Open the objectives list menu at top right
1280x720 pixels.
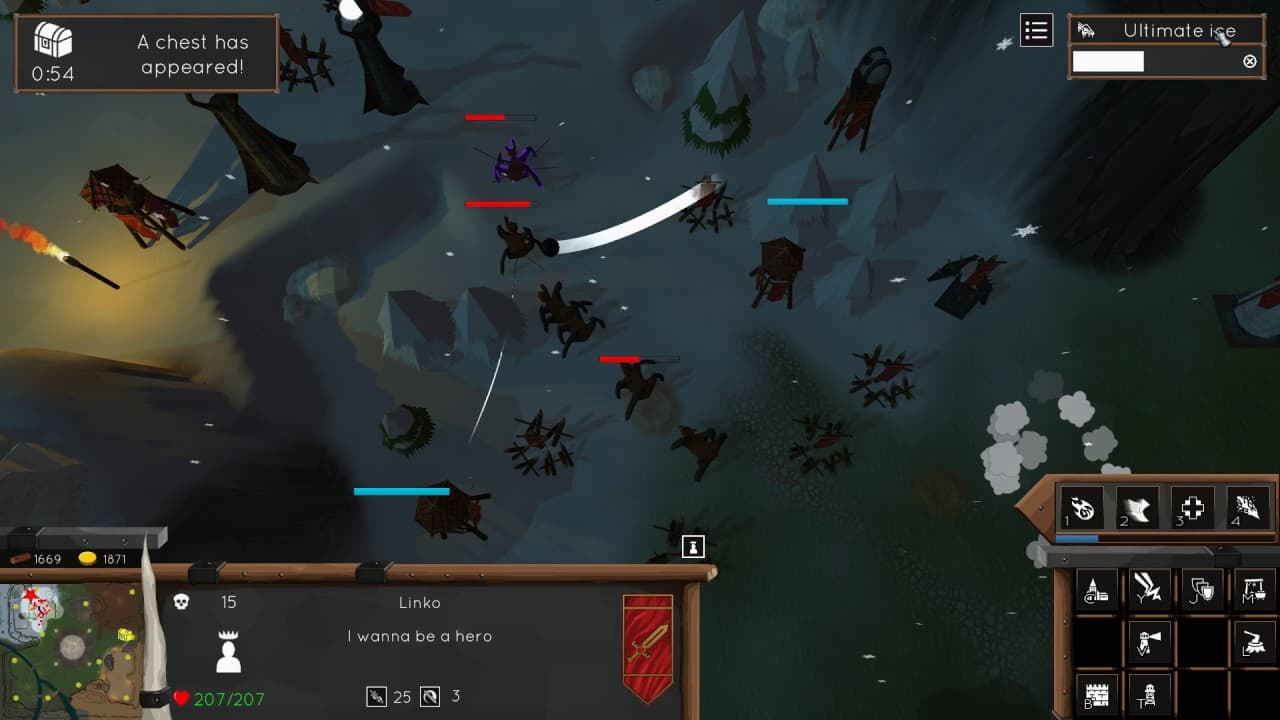coord(1036,30)
